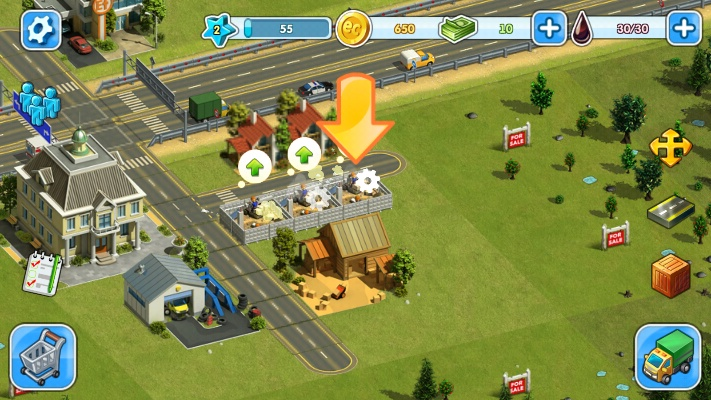This screenshot has width=711, height=400.
Task: Open the friends and neighbors icon
Action: tap(39, 103)
